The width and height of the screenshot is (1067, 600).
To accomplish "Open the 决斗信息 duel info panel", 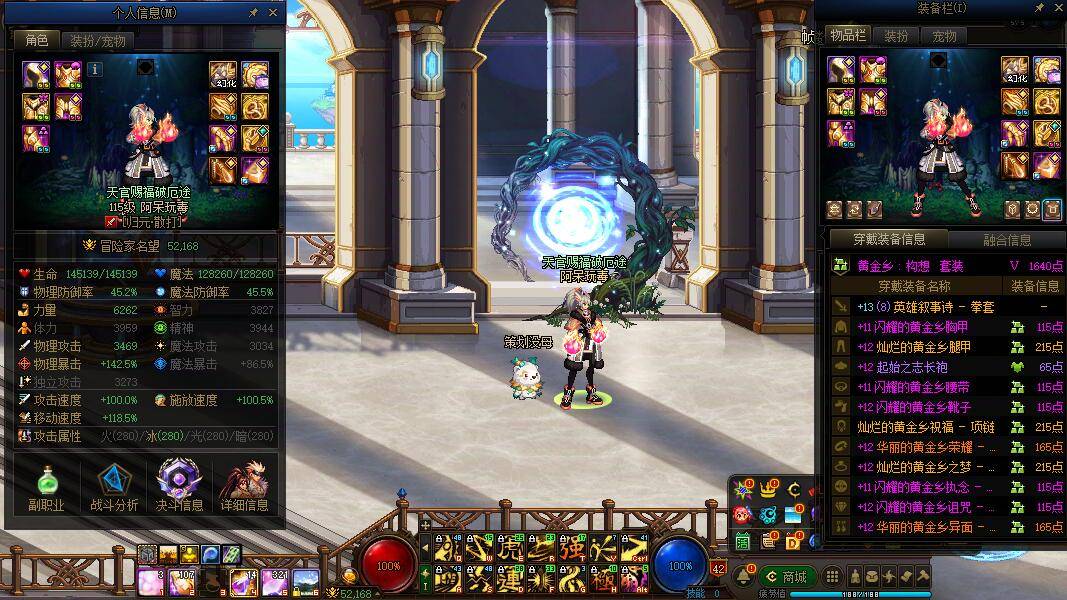I will (x=180, y=487).
